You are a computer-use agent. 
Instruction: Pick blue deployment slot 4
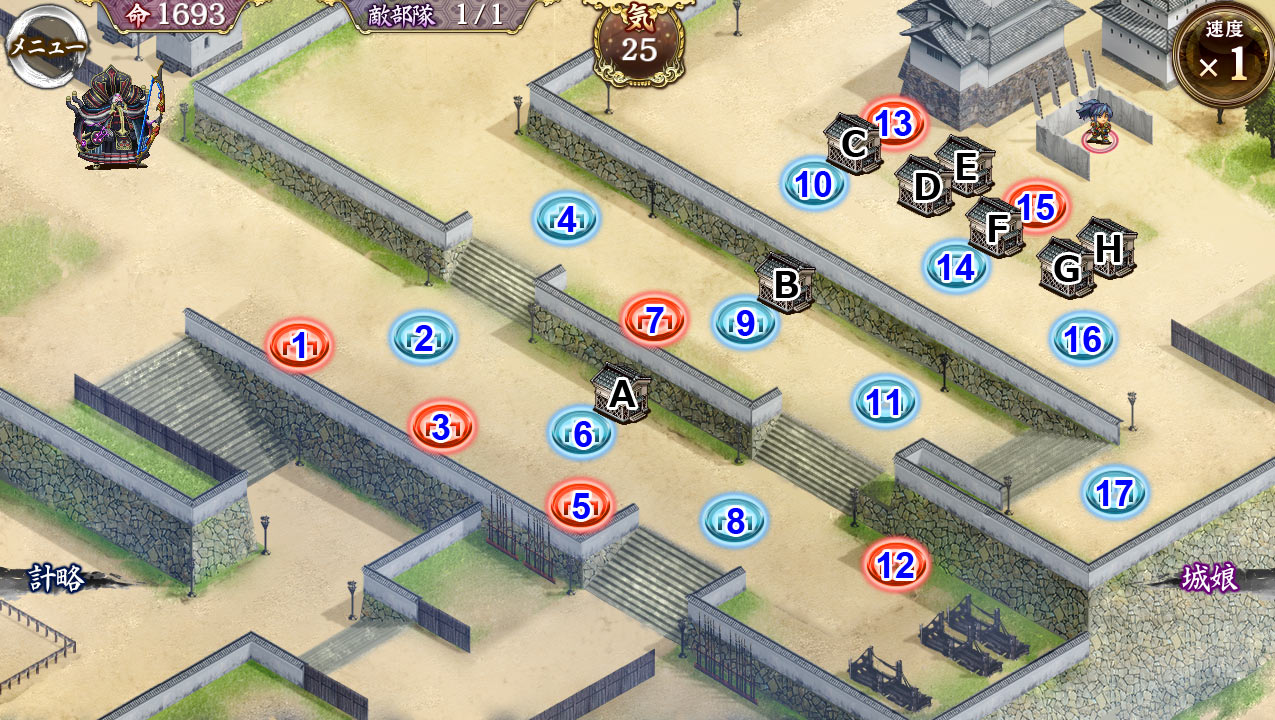point(566,219)
